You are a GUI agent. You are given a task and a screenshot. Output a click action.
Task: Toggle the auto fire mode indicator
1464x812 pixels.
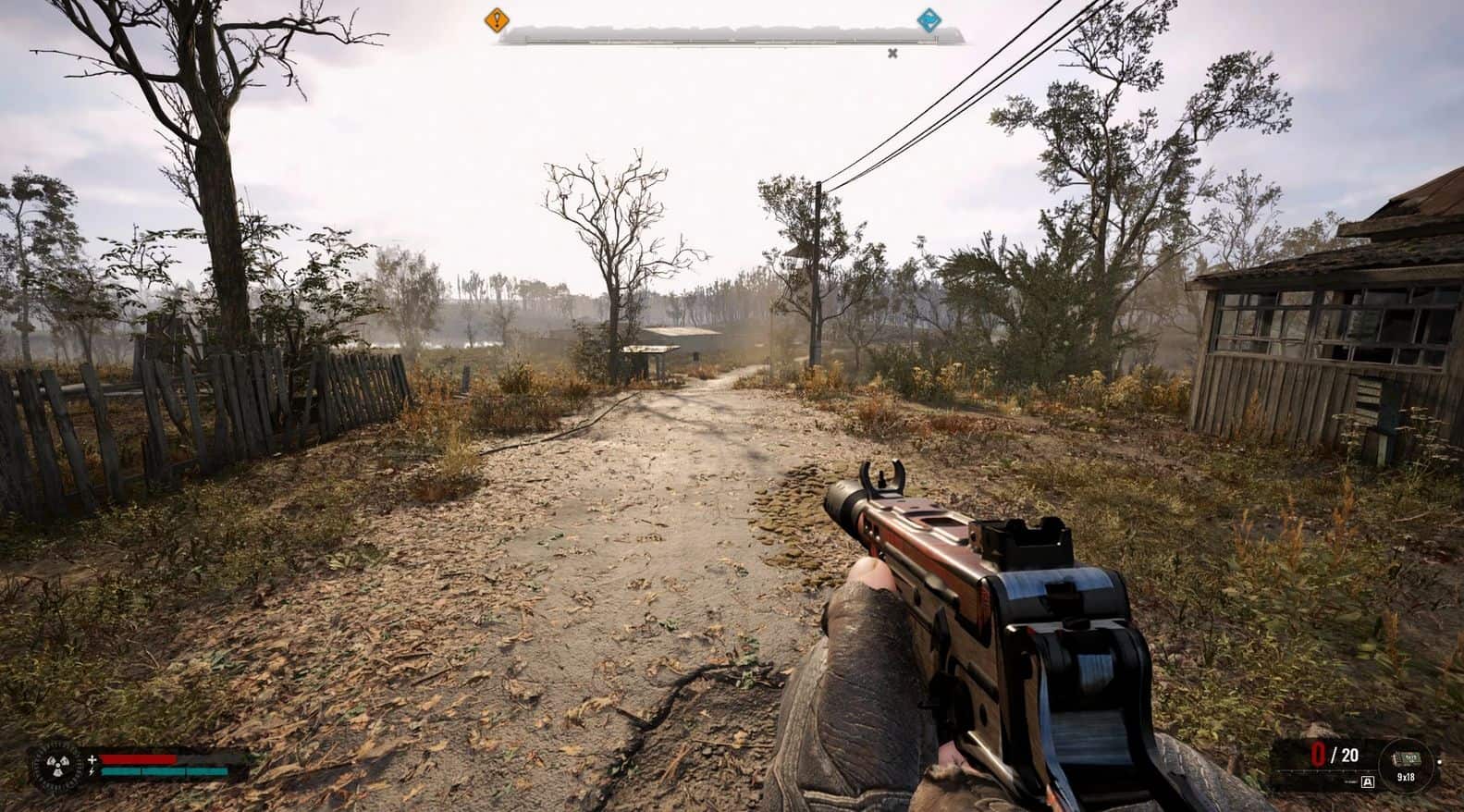point(1368,781)
